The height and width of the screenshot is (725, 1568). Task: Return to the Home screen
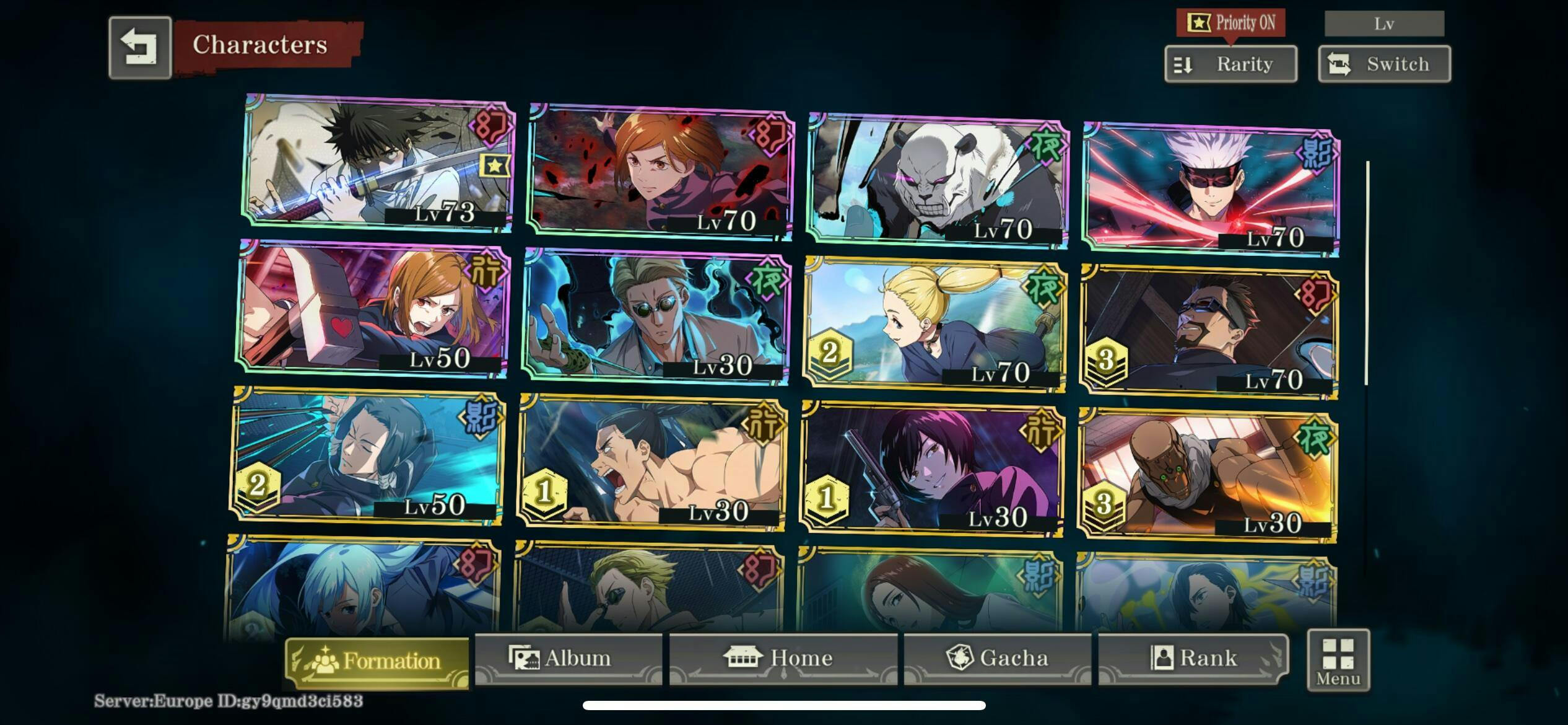[783, 658]
